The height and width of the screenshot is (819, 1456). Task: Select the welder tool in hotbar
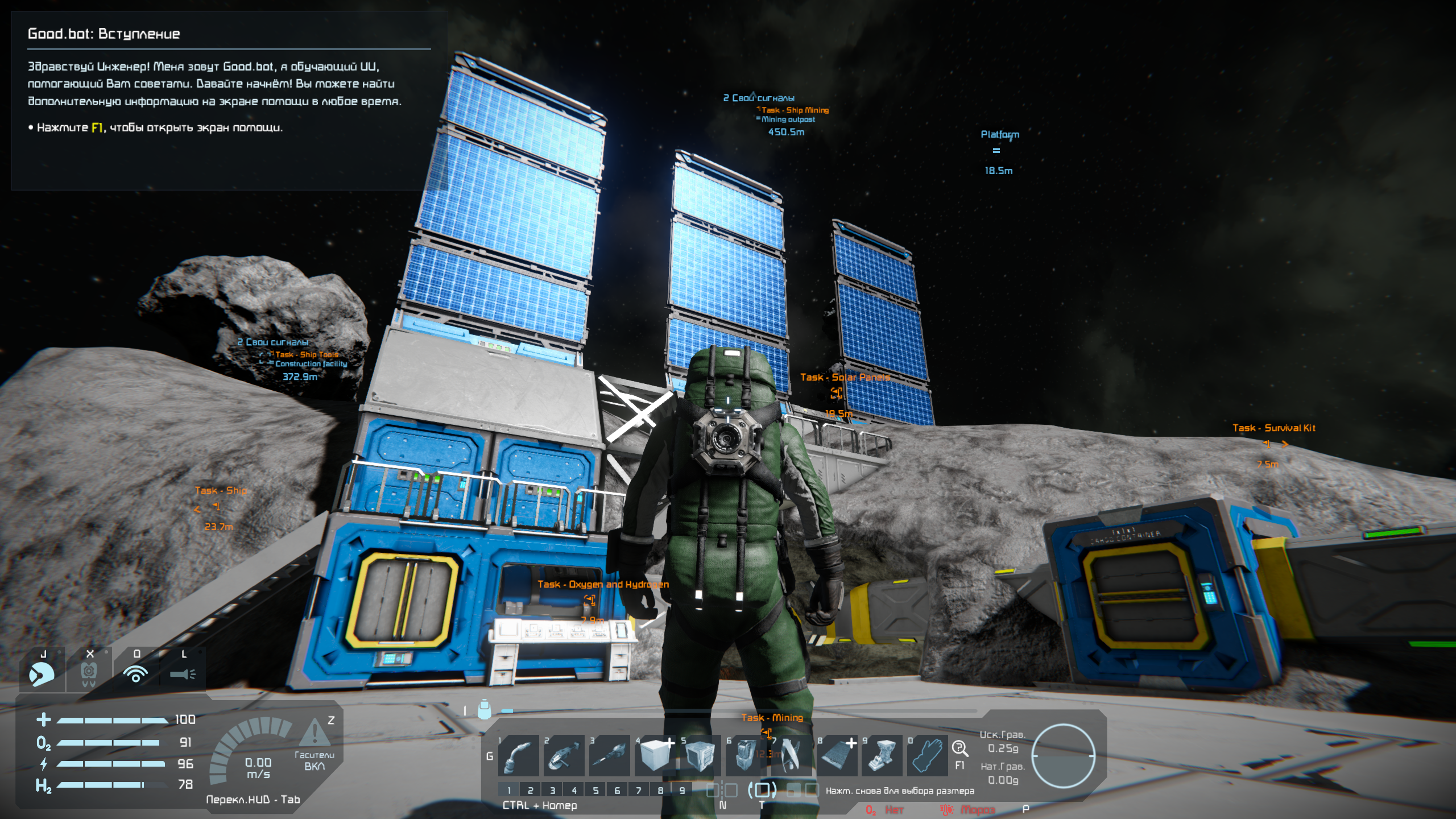519,755
